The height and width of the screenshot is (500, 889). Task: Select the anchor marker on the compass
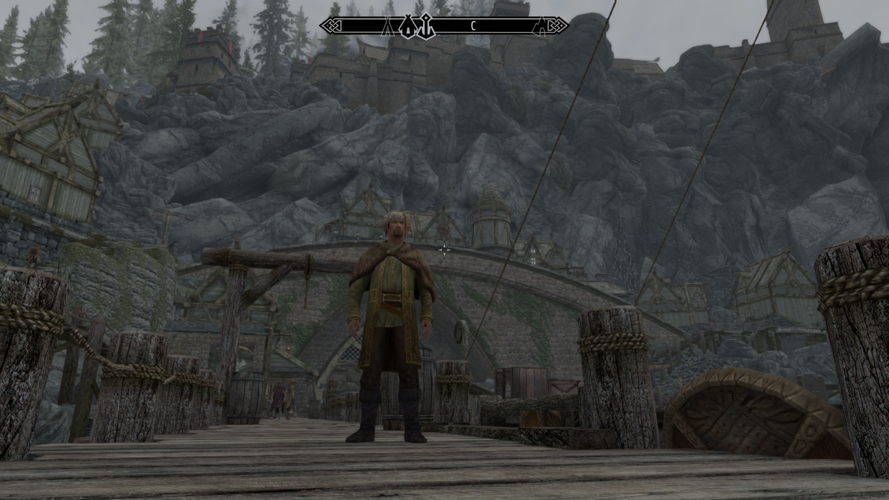tap(427, 27)
